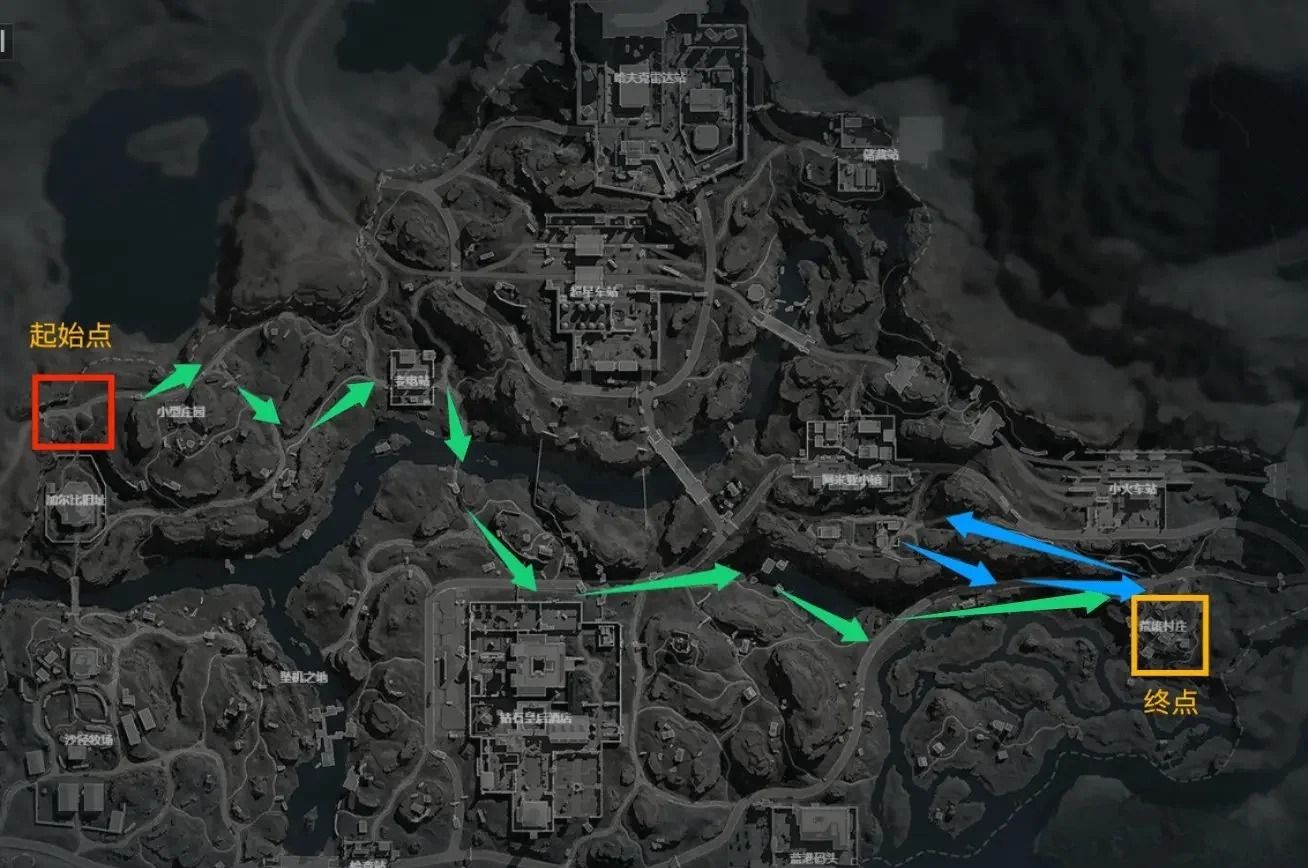This screenshot has height=868, width=1308.
Task: Choose the 变电站 label on the map
Action: (410, 381)
